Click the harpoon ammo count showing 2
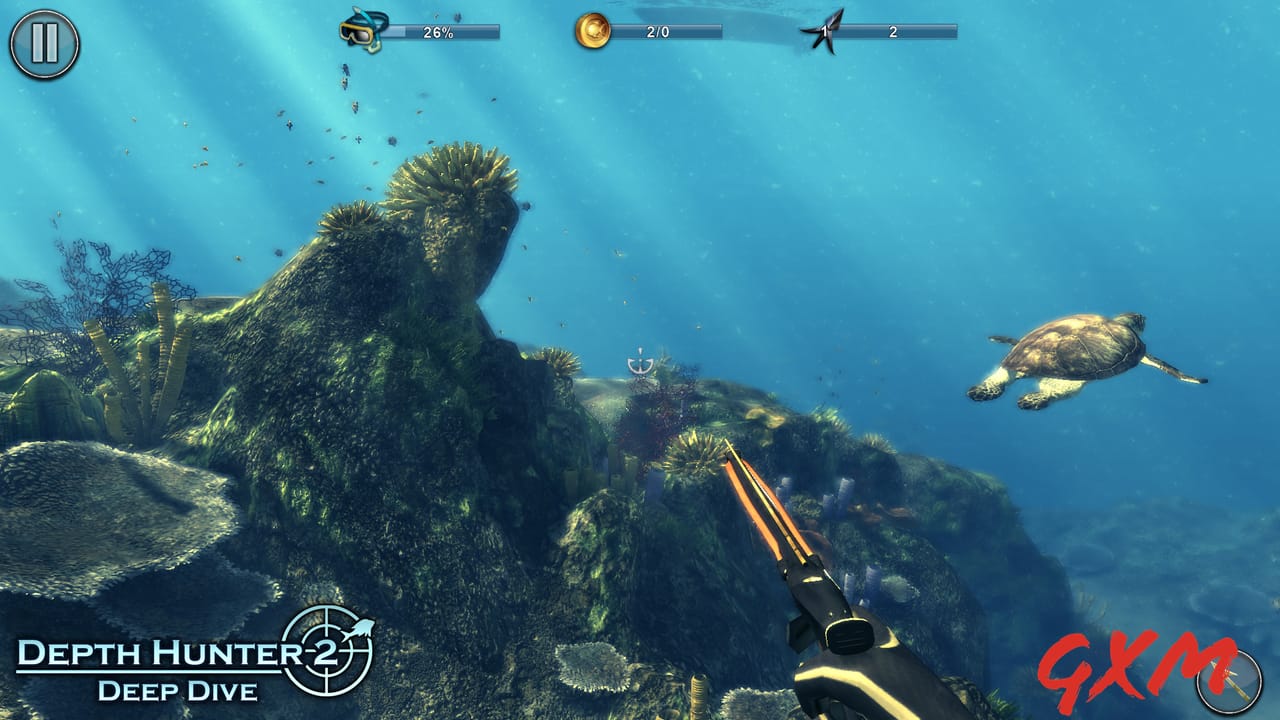This screenshot has height=720, width=1280. click(x=896, y=31)
